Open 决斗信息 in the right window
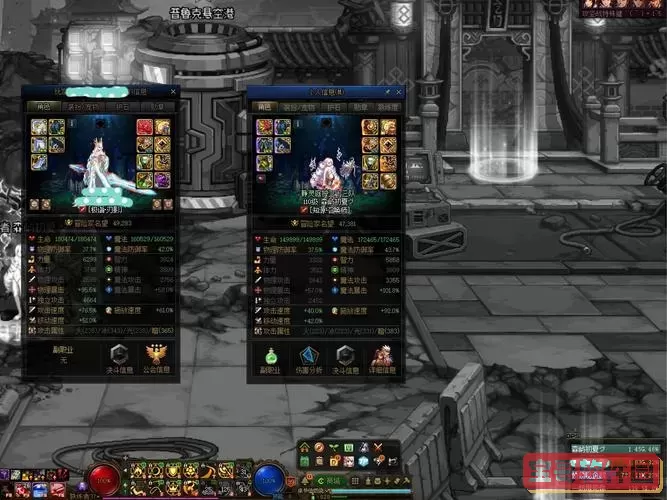The height and width of the screenshot is (500, 667). (x=345, y=357)
